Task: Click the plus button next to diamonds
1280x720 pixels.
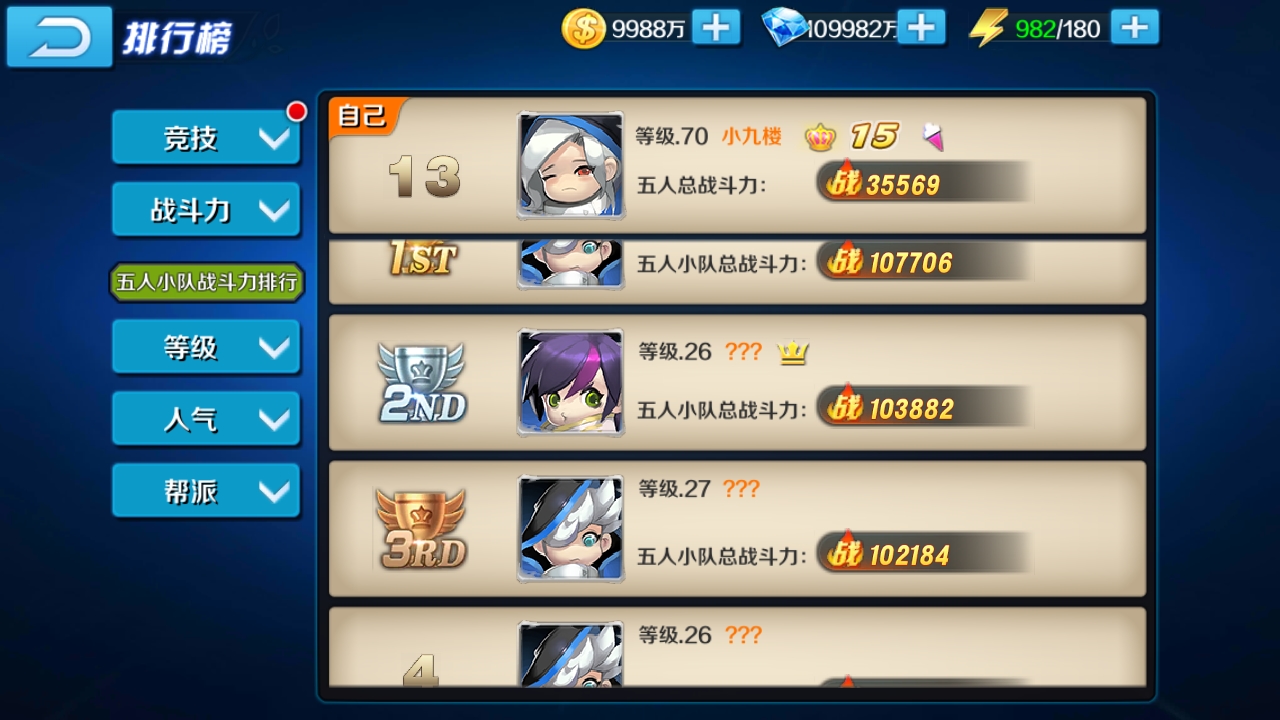Action: tap(923, 29)
